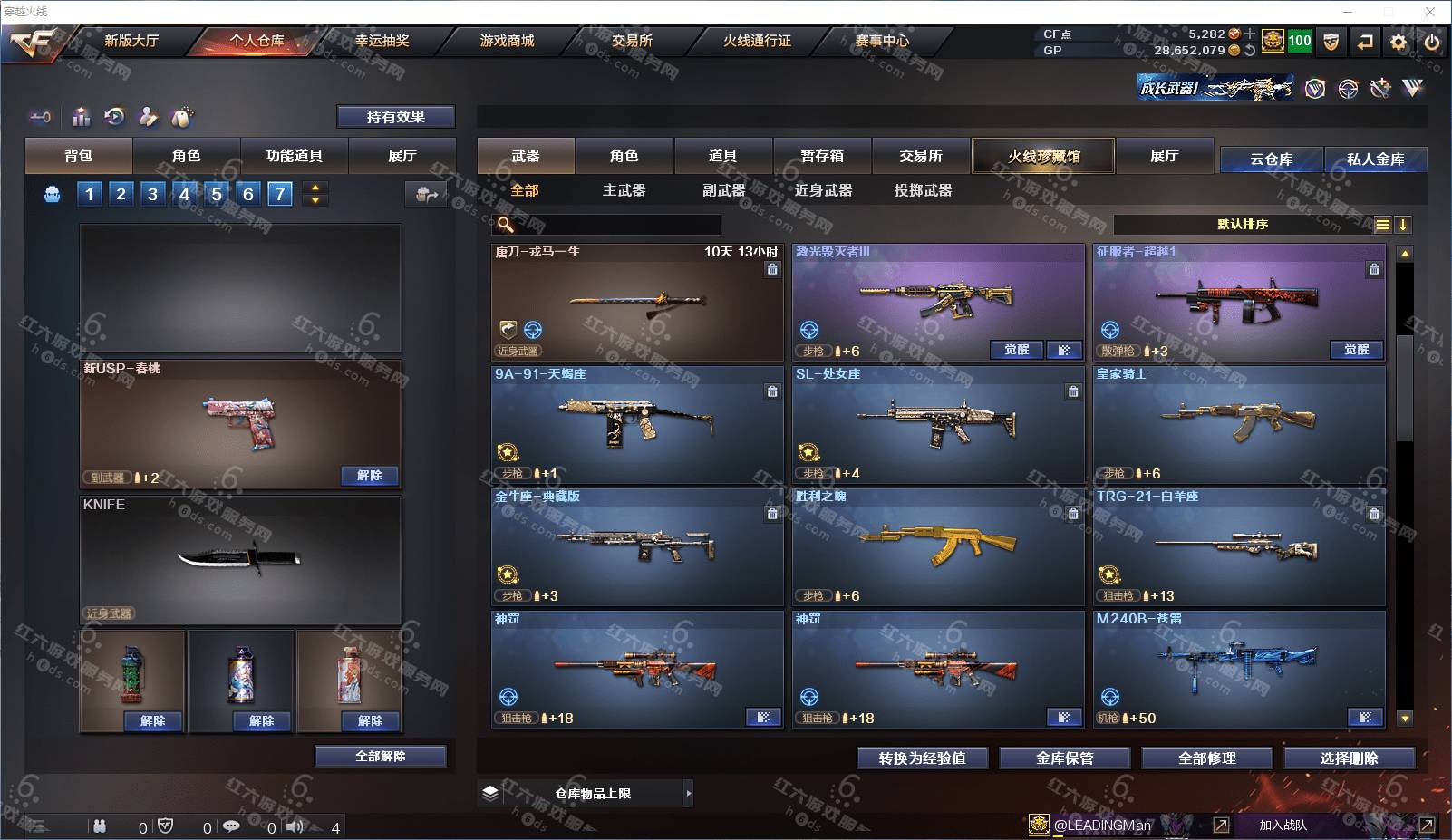Screen dimensions: 1452x840
Task: Click 全部解除 to unequip all
Action: [x=381, y=757]
